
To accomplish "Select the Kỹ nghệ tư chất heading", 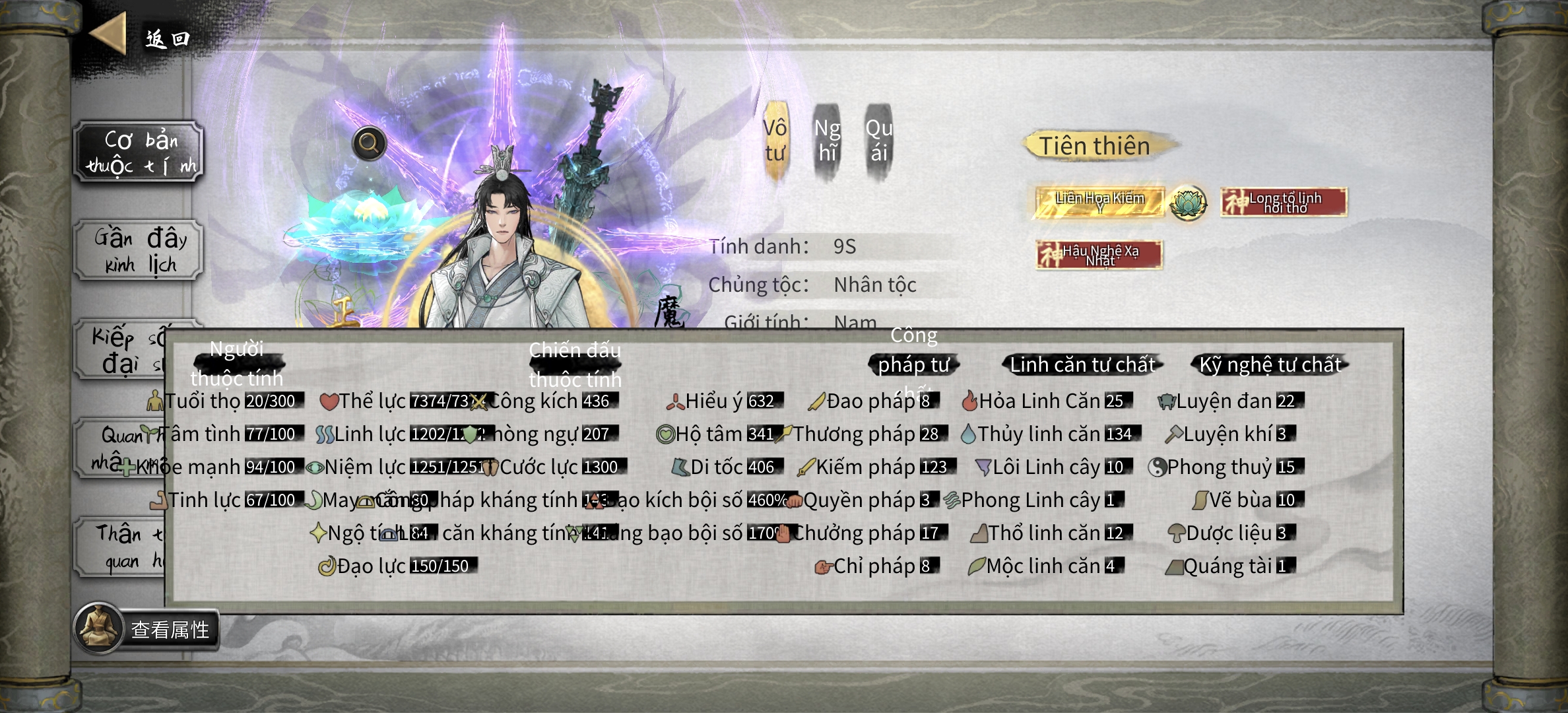I will (1270, 364).
